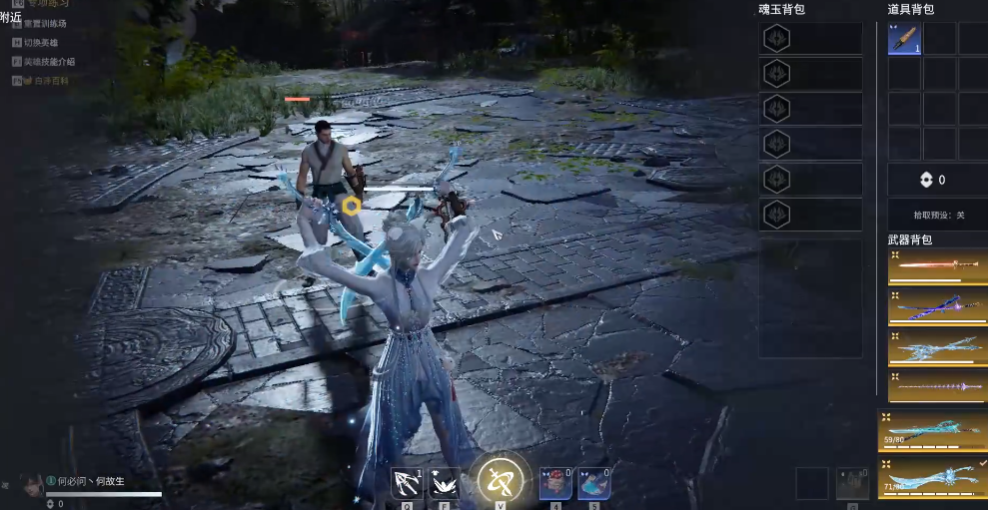
Task: Use the red consumable item in hotbar
Action: [x=555, y=483]
